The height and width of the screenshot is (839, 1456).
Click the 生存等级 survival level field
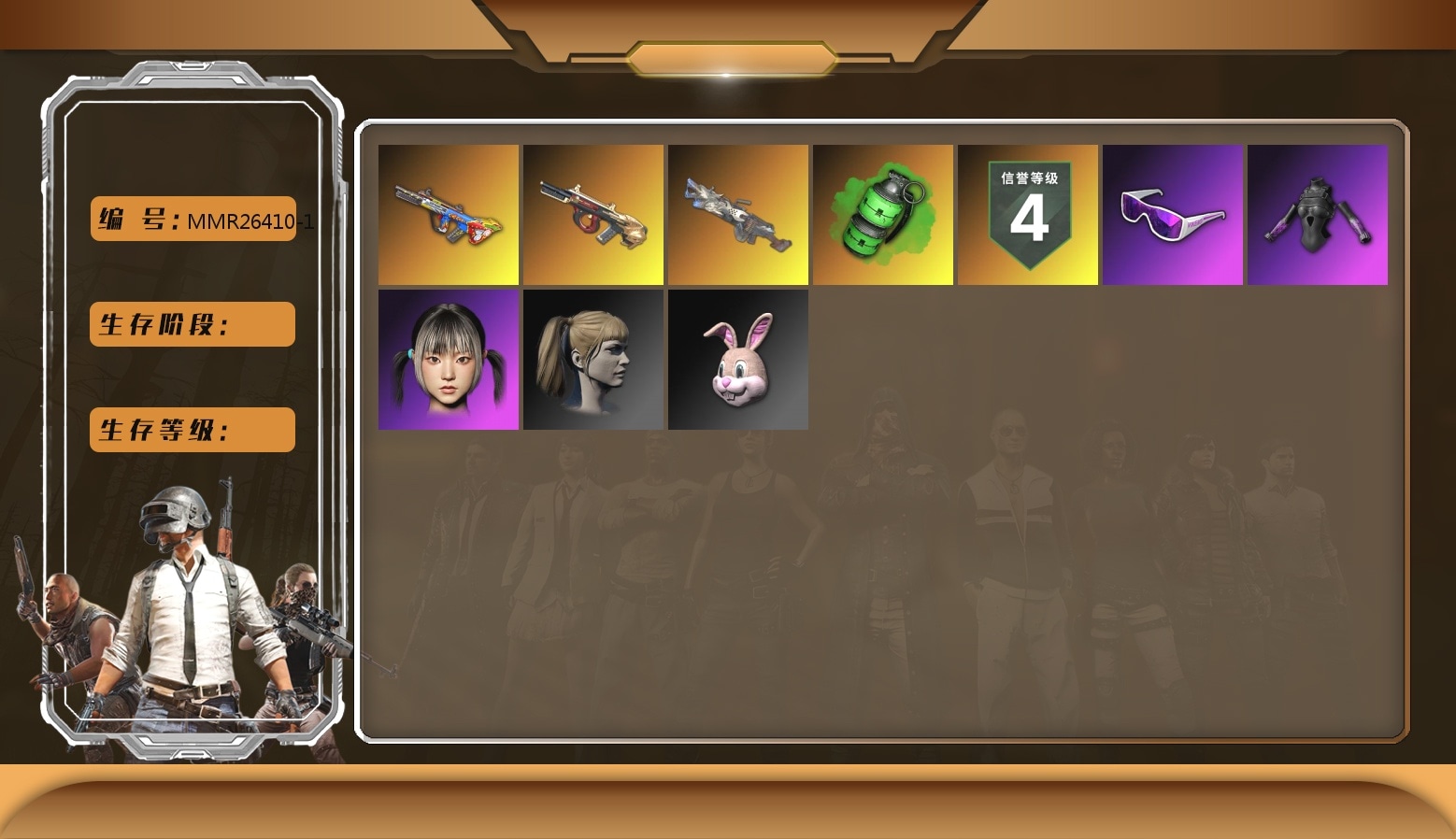pos(192,430)
